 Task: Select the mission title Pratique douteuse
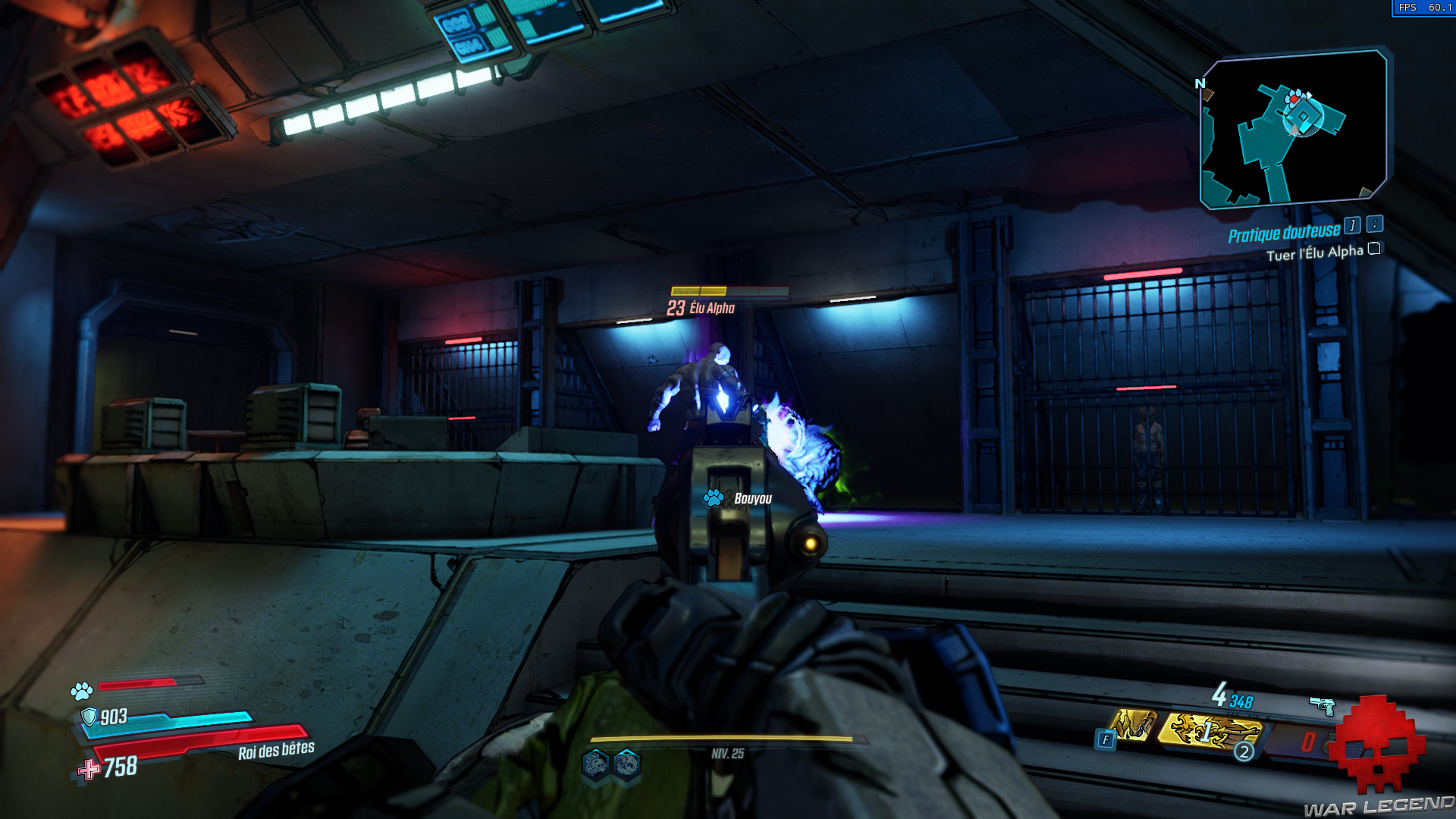point(1285,231)
